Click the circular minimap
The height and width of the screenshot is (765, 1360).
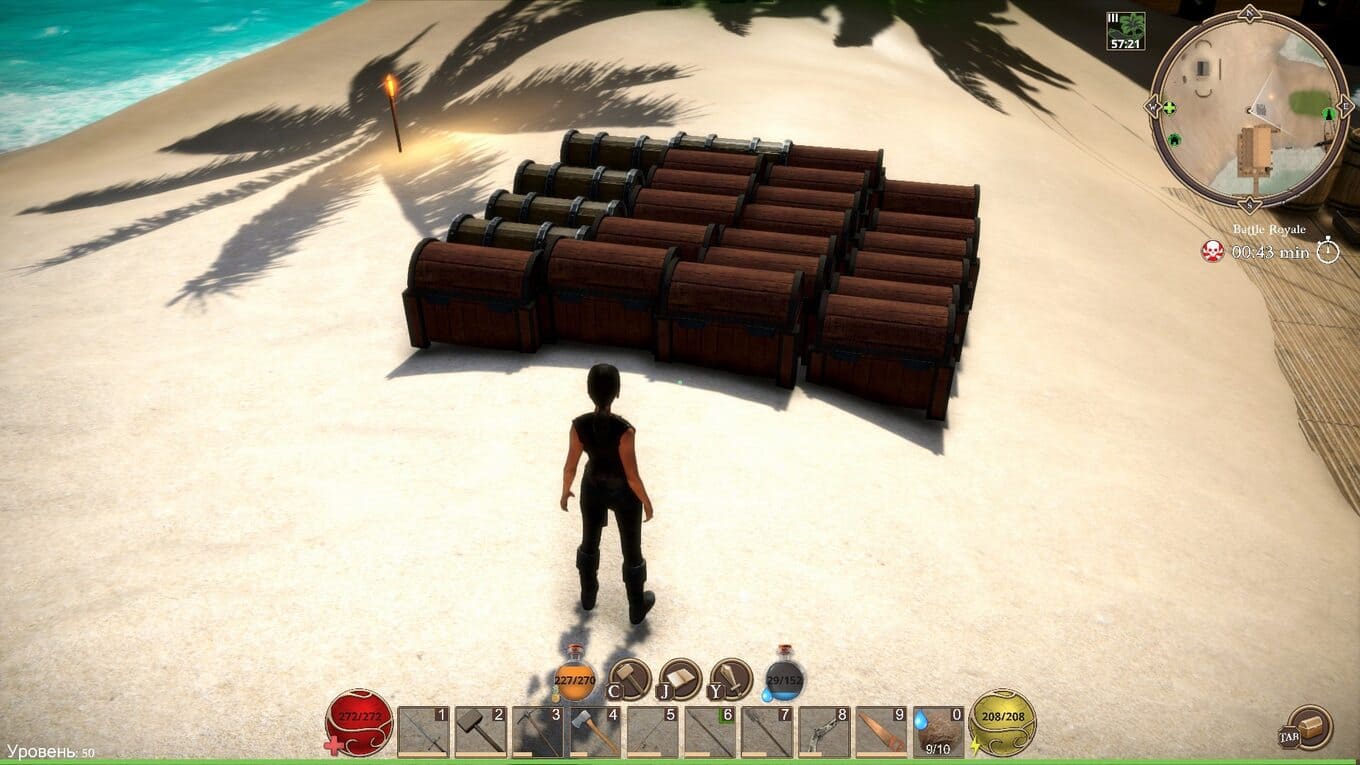click(x=1249, y=107)
